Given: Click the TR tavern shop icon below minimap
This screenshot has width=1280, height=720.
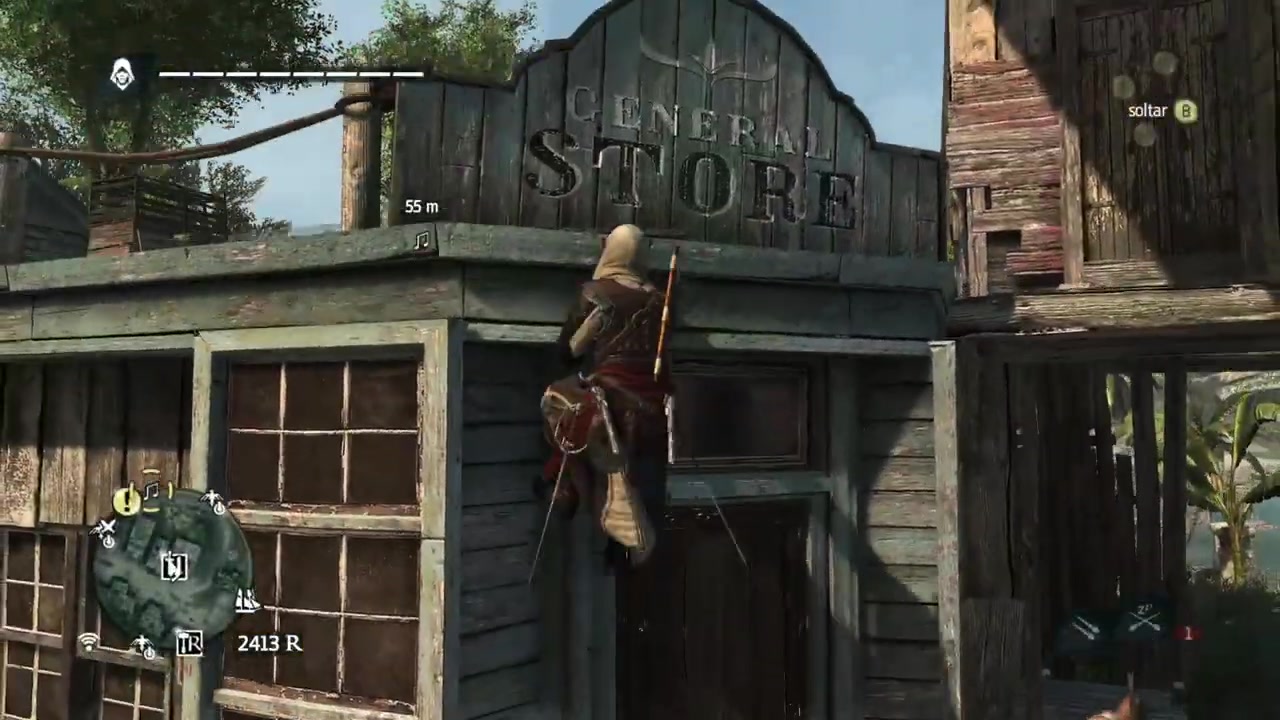Looking at the screenshot, I should click(x=188, y=642).
